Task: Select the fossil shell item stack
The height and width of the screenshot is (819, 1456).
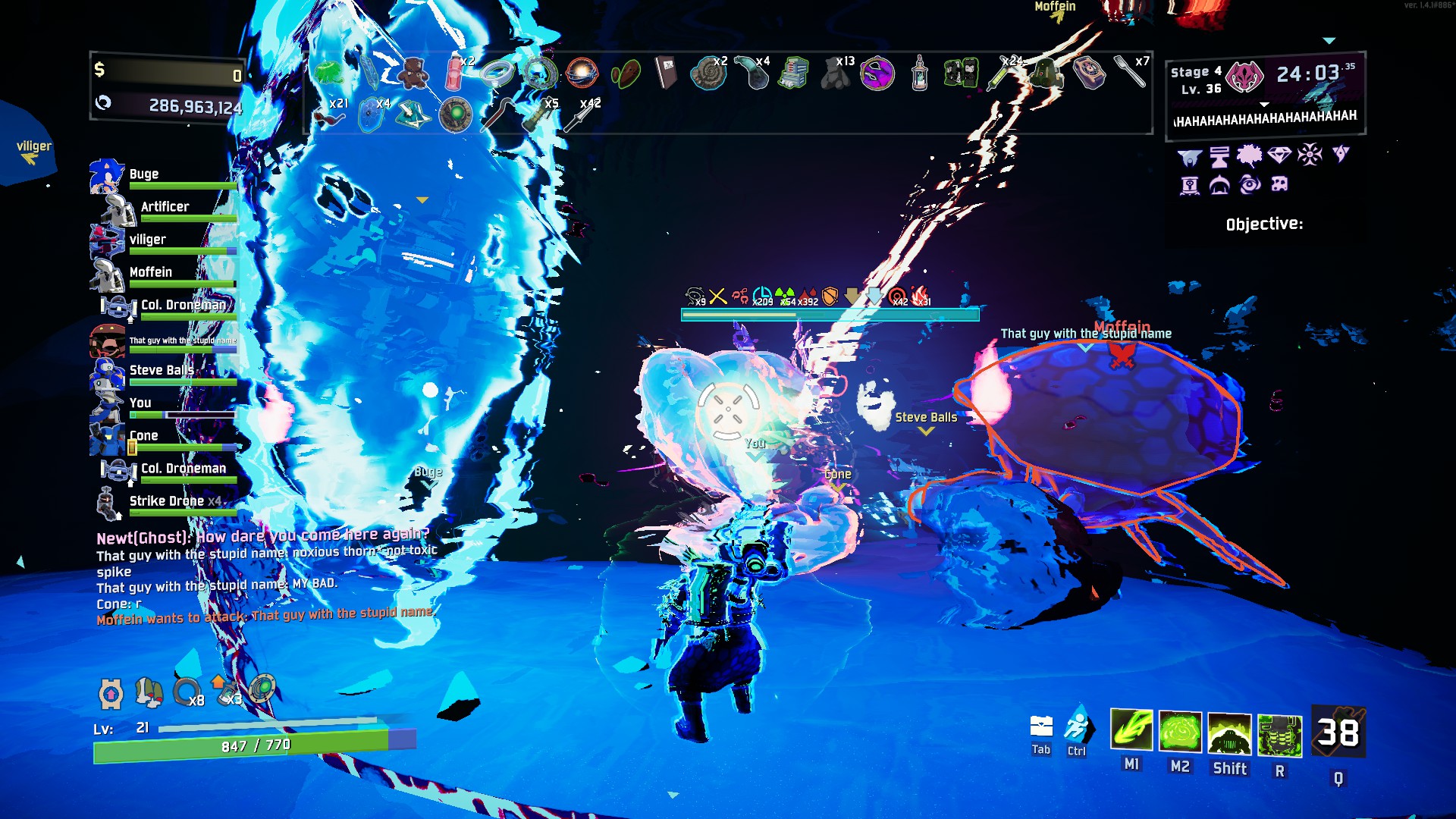Action: pyautogui.click(x=709, y=74)
